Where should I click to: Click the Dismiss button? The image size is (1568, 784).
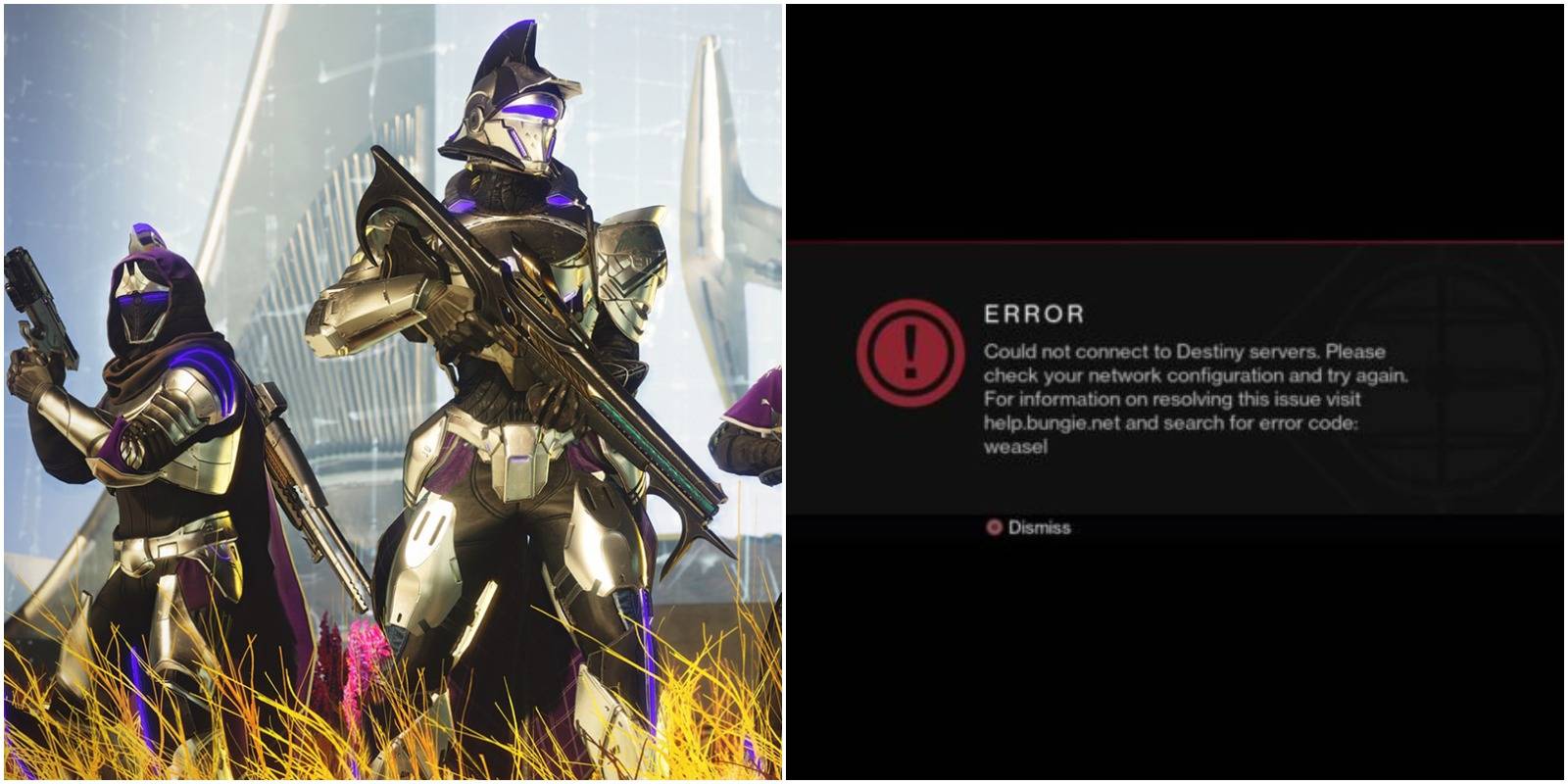pos(1029,527)
